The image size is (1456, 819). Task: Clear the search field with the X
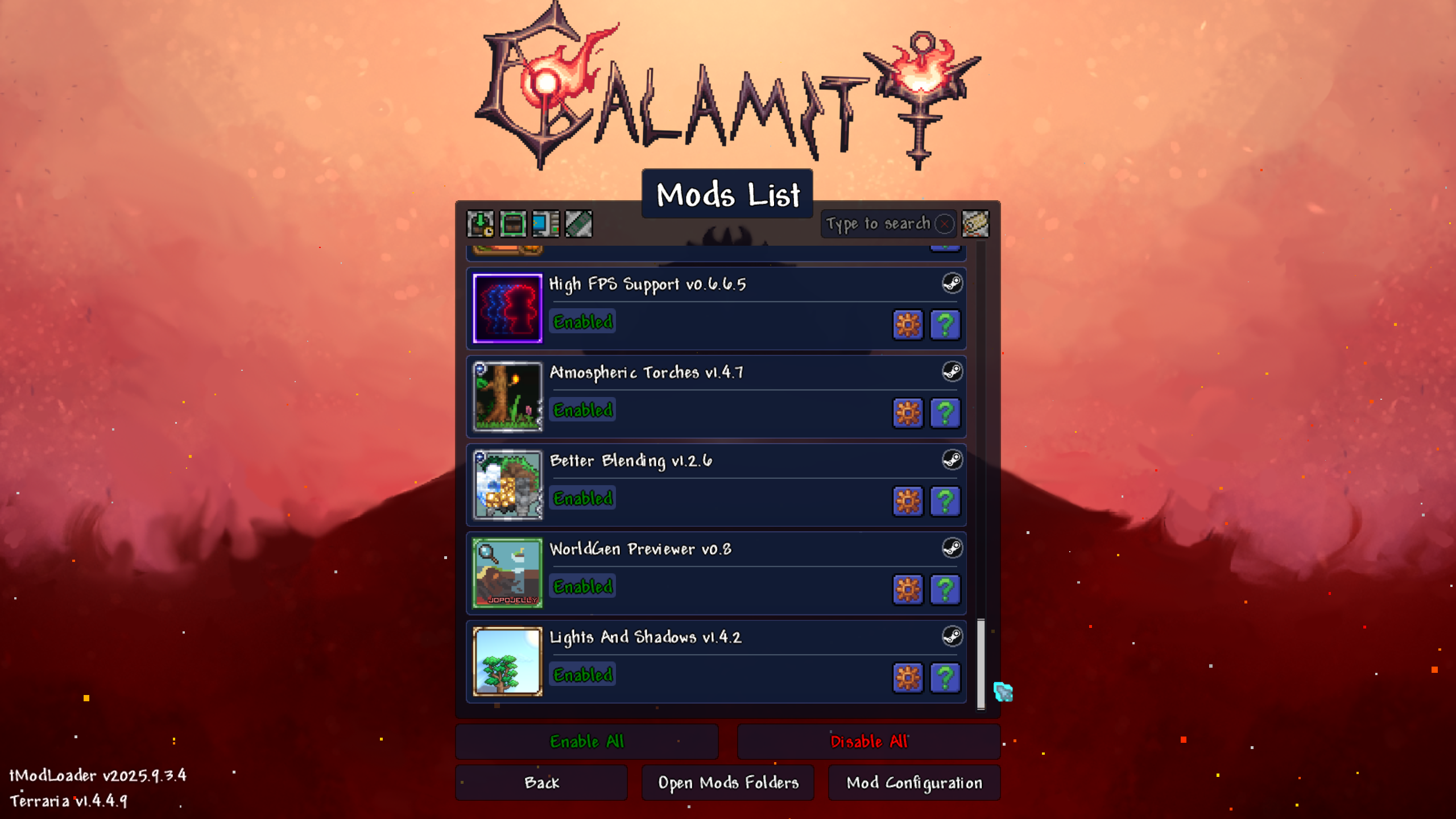coord(944,224)
